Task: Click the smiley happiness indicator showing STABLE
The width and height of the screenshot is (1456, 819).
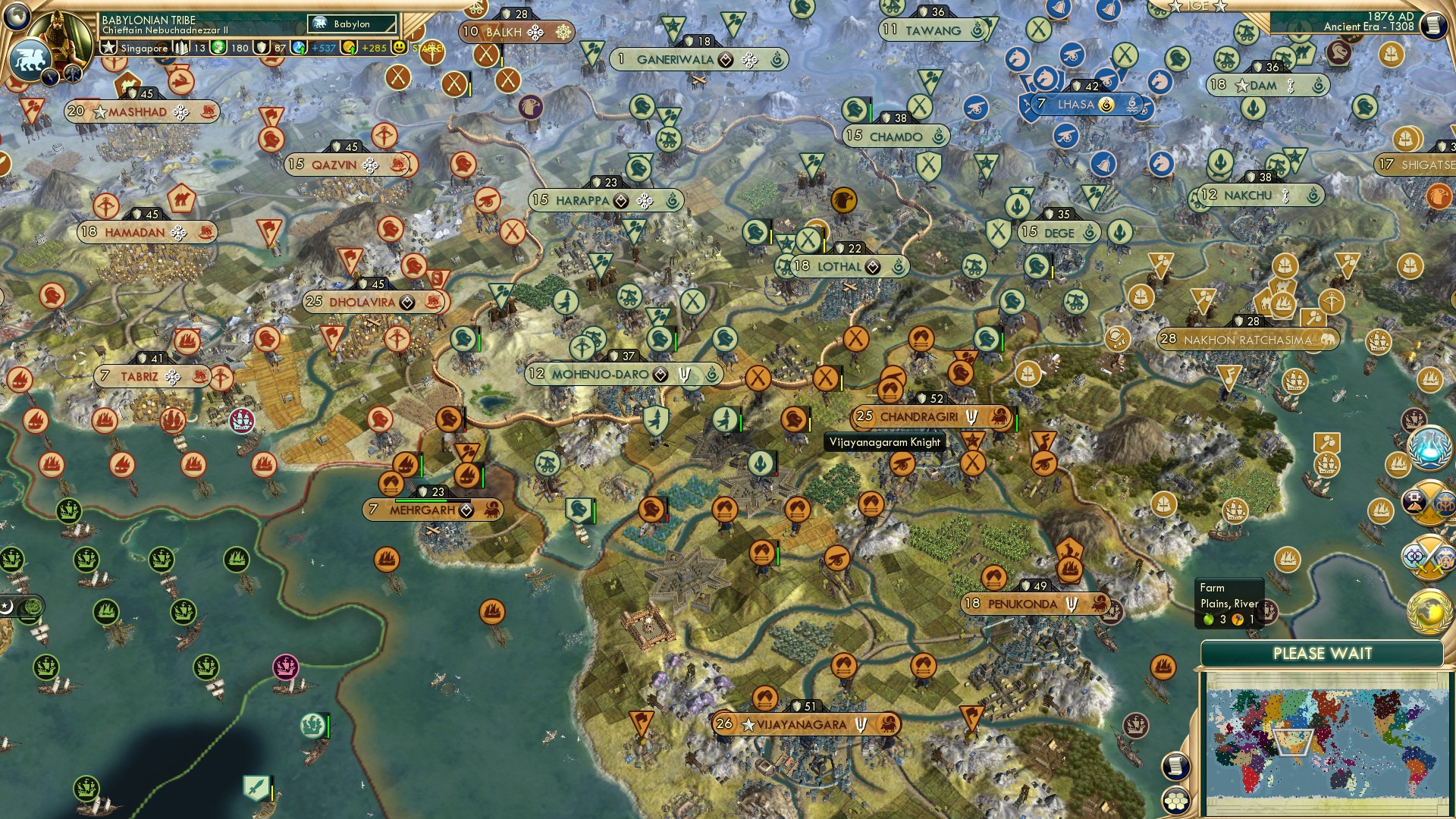Action: [x=400, y=47]
